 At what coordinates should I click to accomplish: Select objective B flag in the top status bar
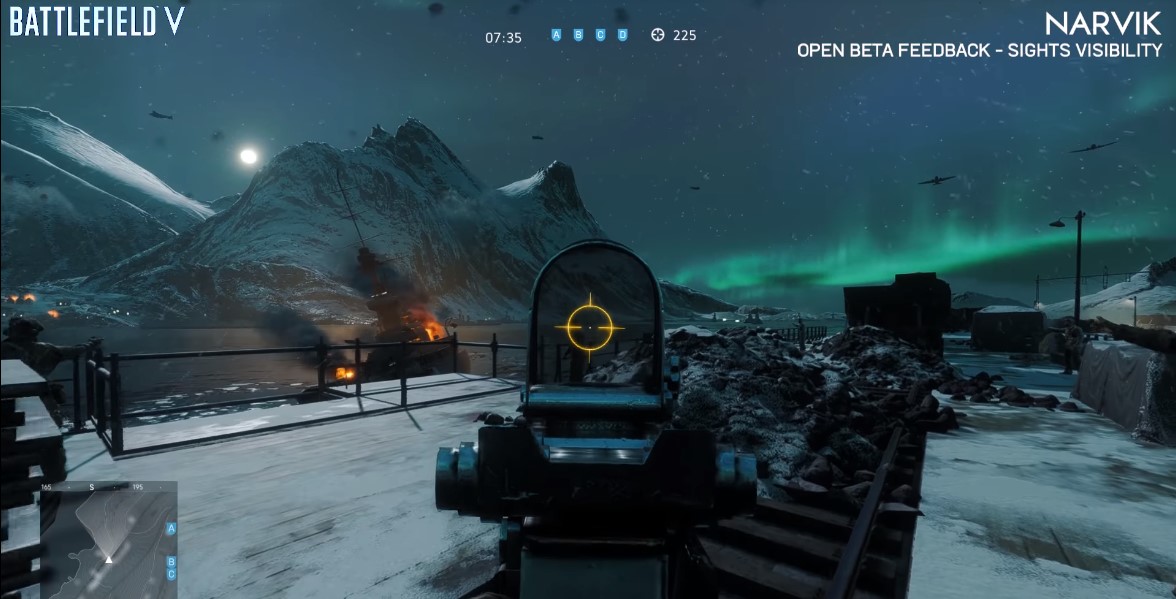pyautogui.click(x=578, y=35)
